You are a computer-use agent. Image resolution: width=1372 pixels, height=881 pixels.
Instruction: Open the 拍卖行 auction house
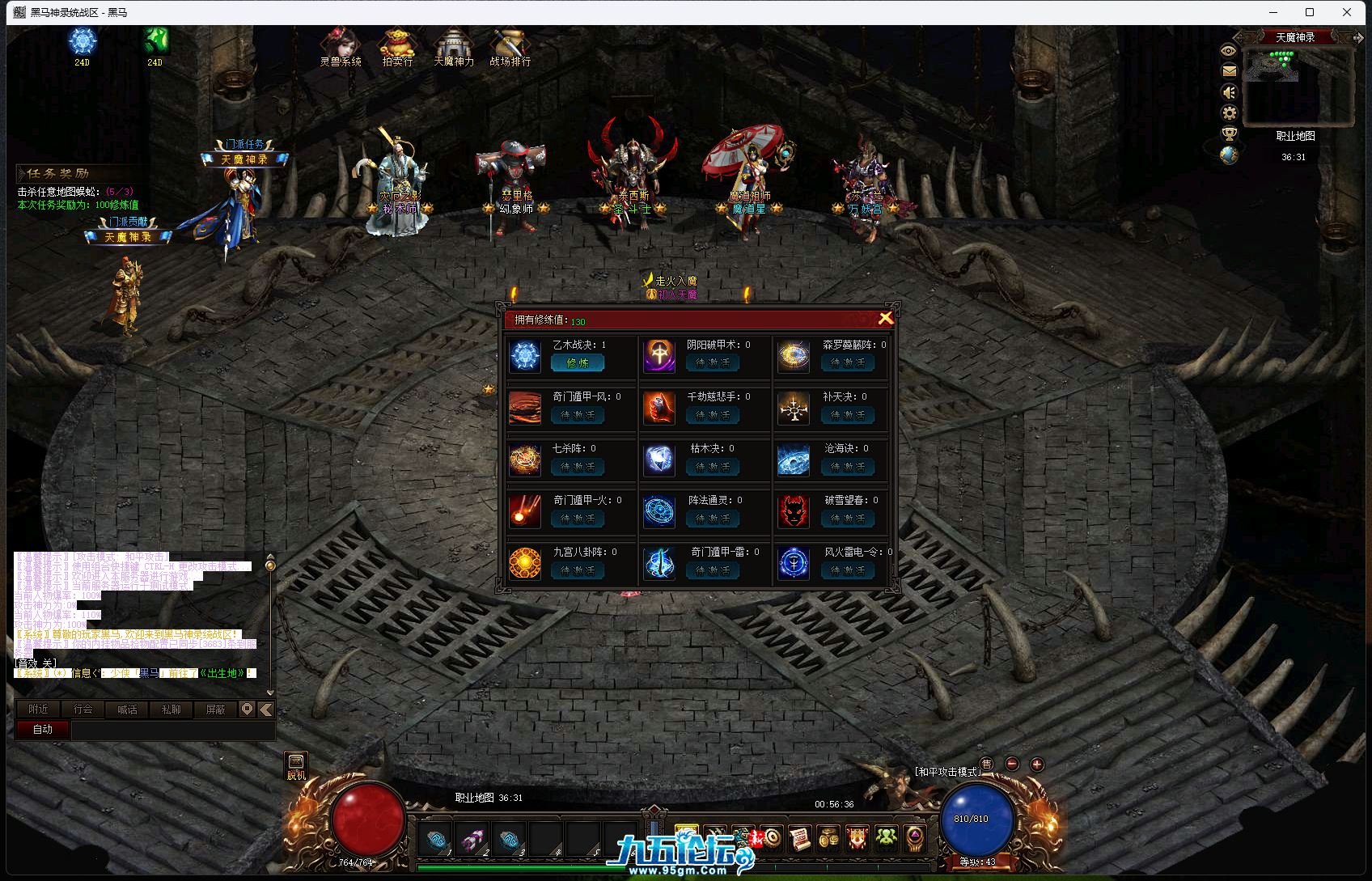click(396, 49)
